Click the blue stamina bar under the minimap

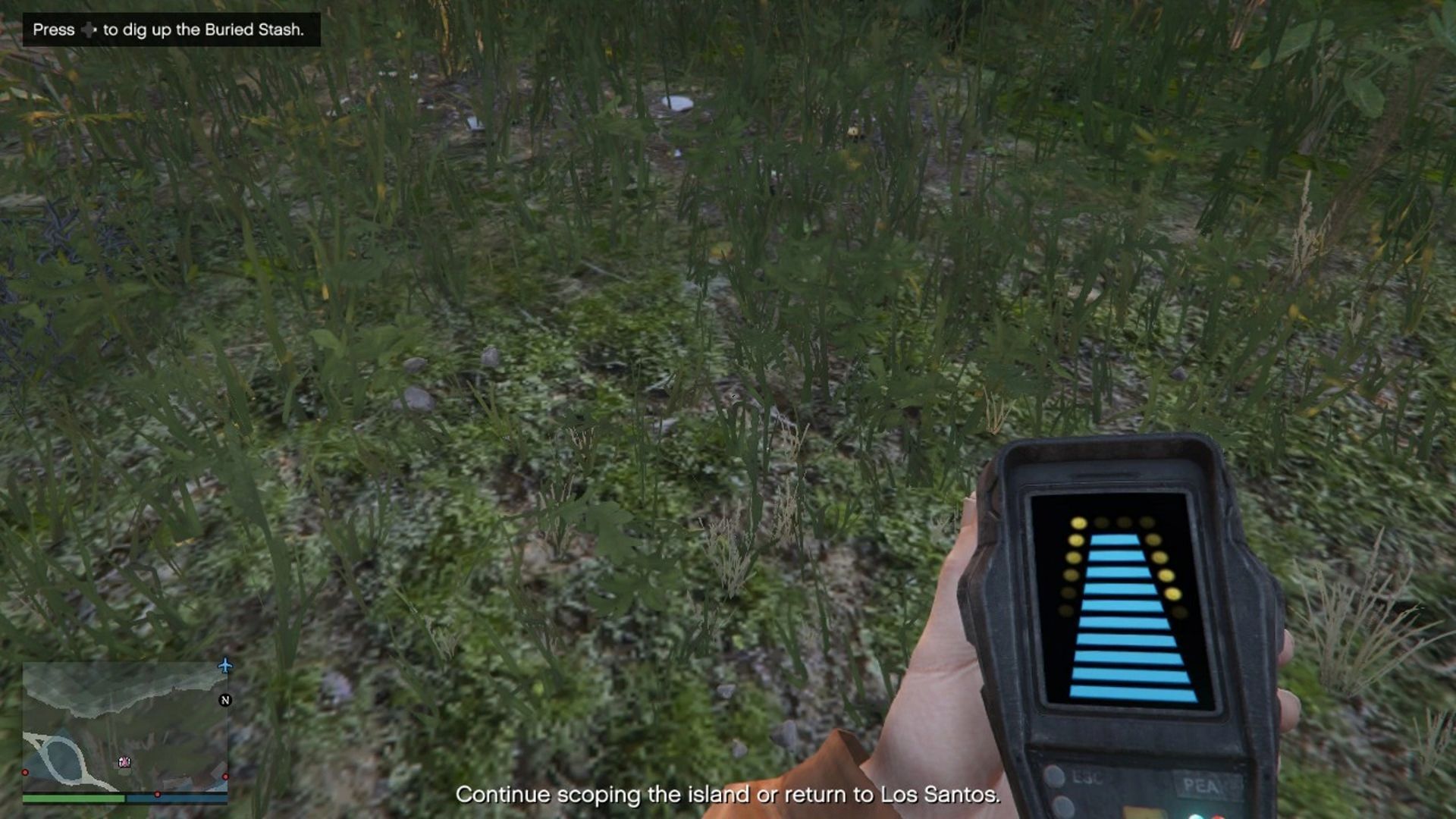coord(177,798)
